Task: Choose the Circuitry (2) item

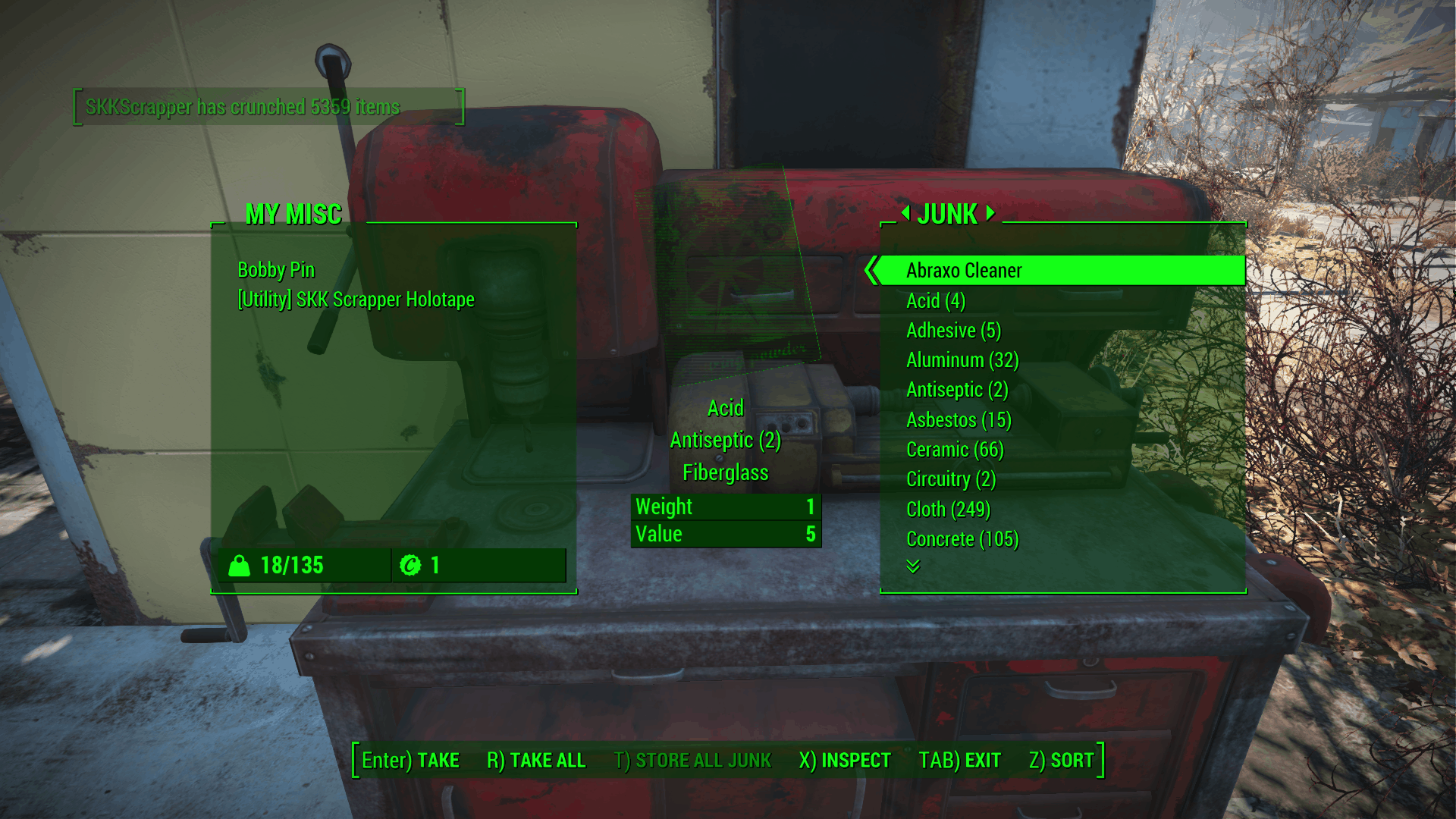Action: 951,479
